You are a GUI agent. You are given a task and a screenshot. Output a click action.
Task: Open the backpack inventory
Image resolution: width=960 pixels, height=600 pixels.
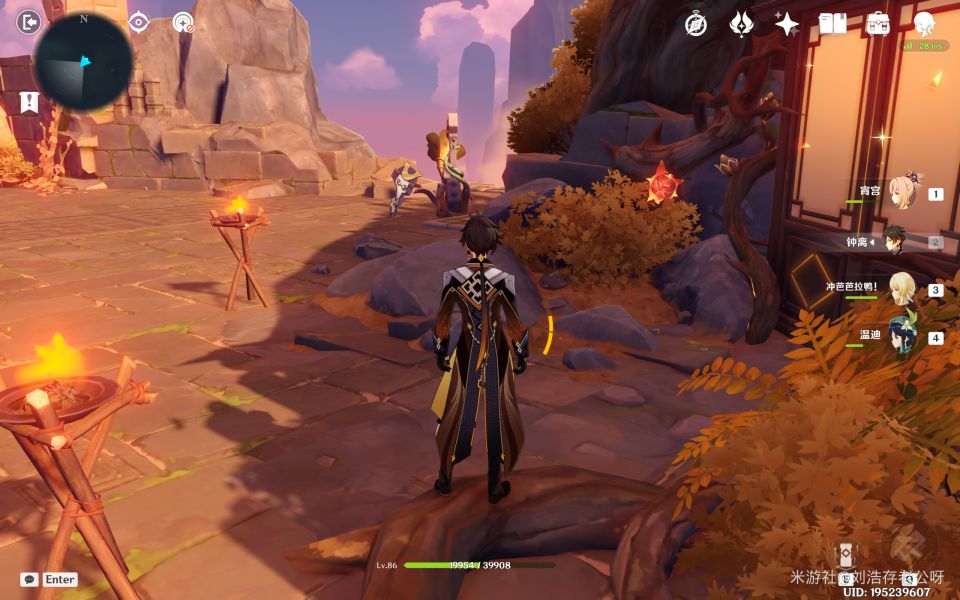tap(878, 24)
